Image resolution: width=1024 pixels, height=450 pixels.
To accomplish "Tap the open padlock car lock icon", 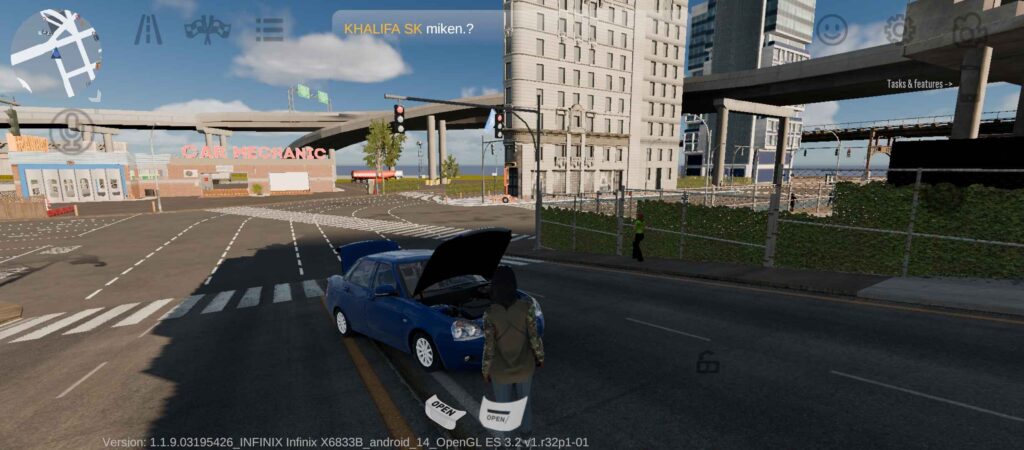I will [708, 363].
